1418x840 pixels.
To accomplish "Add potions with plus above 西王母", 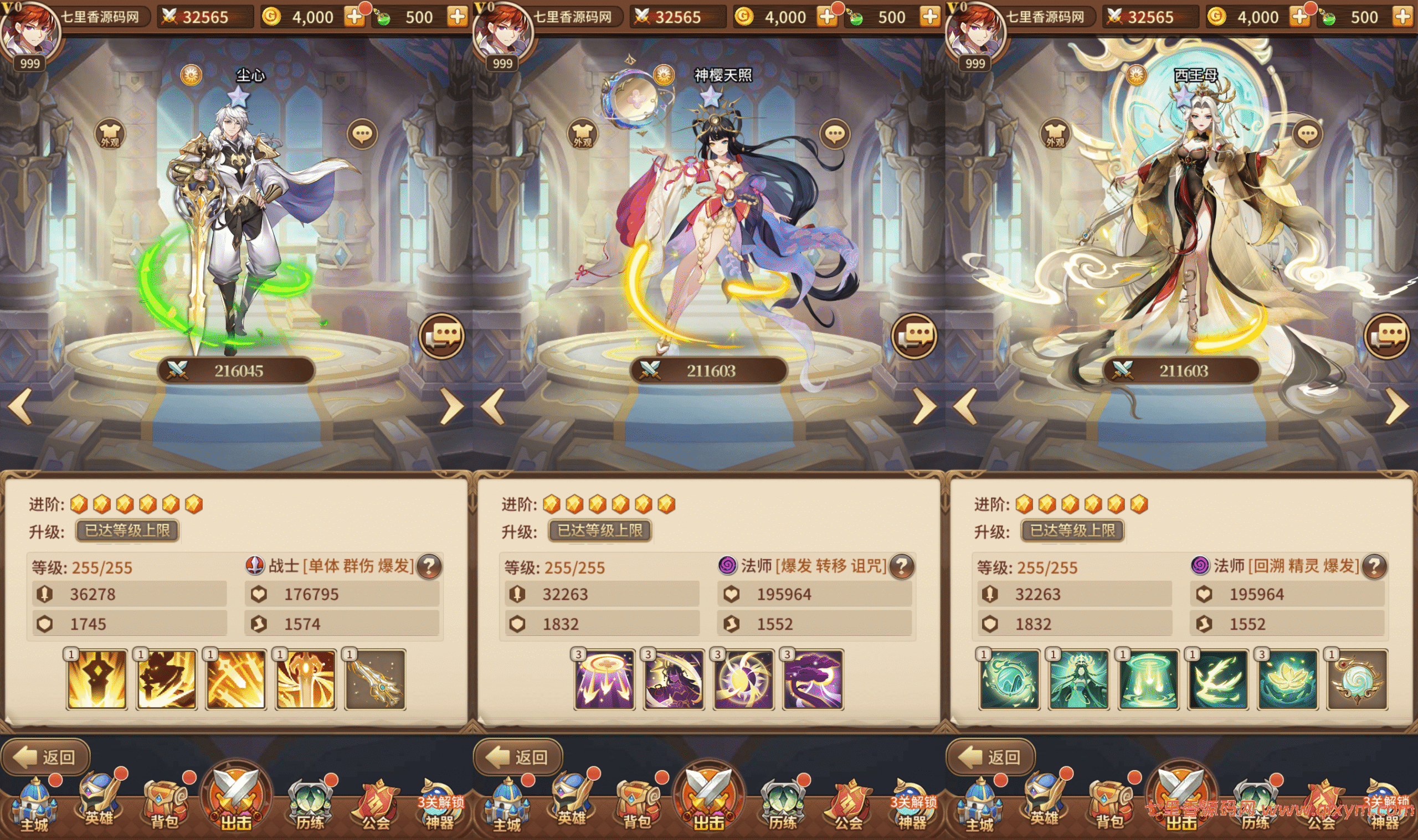I will click(x=1402, y=17).
